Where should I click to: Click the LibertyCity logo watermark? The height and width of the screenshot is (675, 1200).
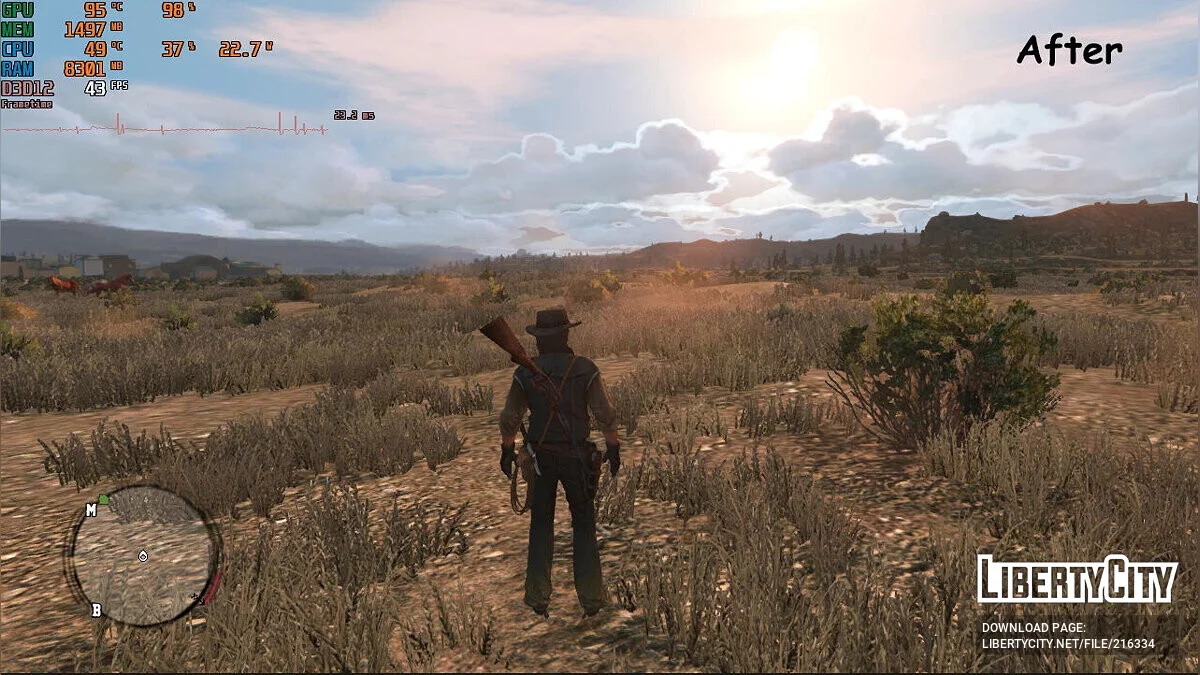click(1076, 579)
